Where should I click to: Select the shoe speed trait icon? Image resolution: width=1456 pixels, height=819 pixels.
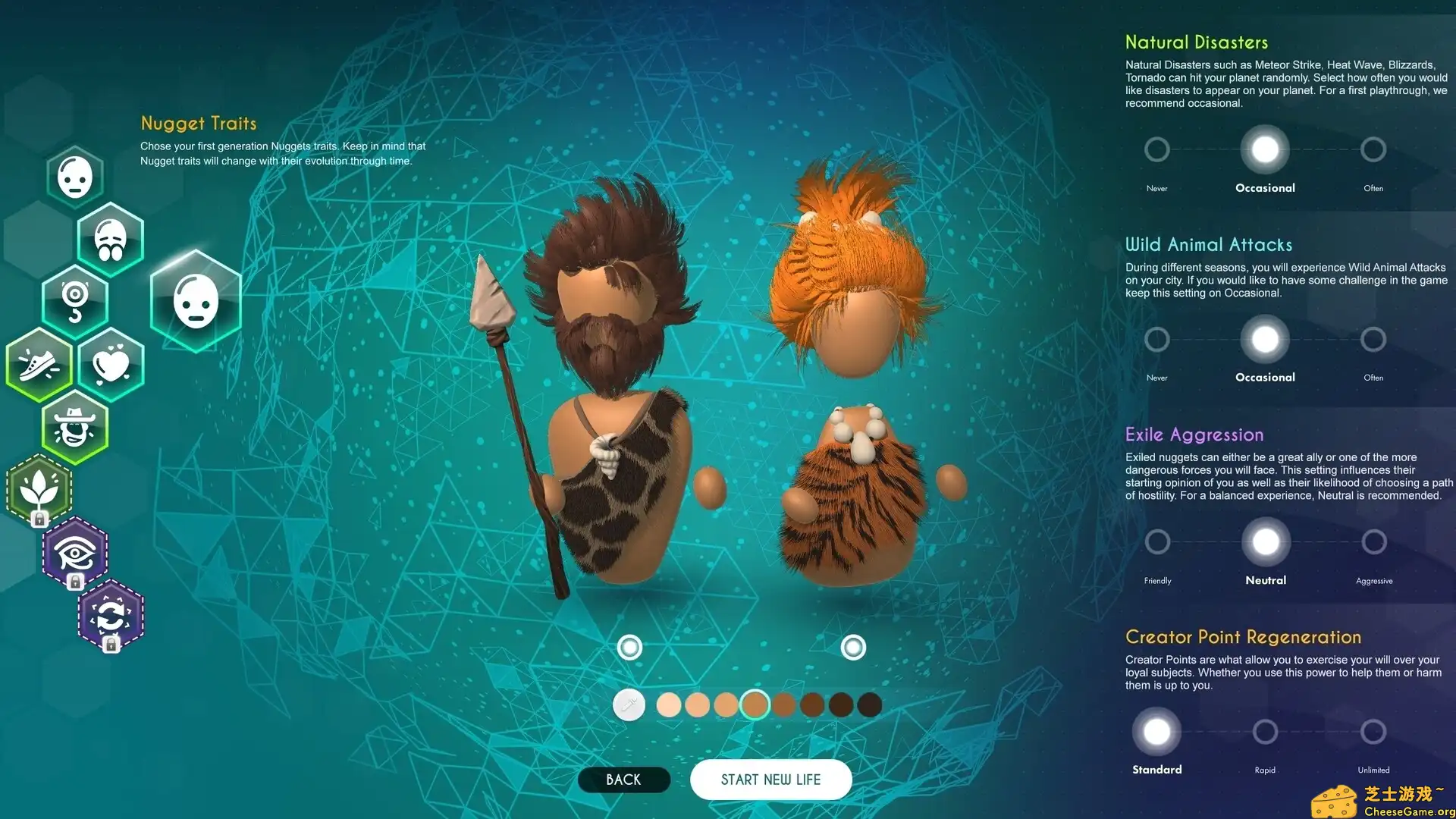pyautogui.click(x=38, y=364)
